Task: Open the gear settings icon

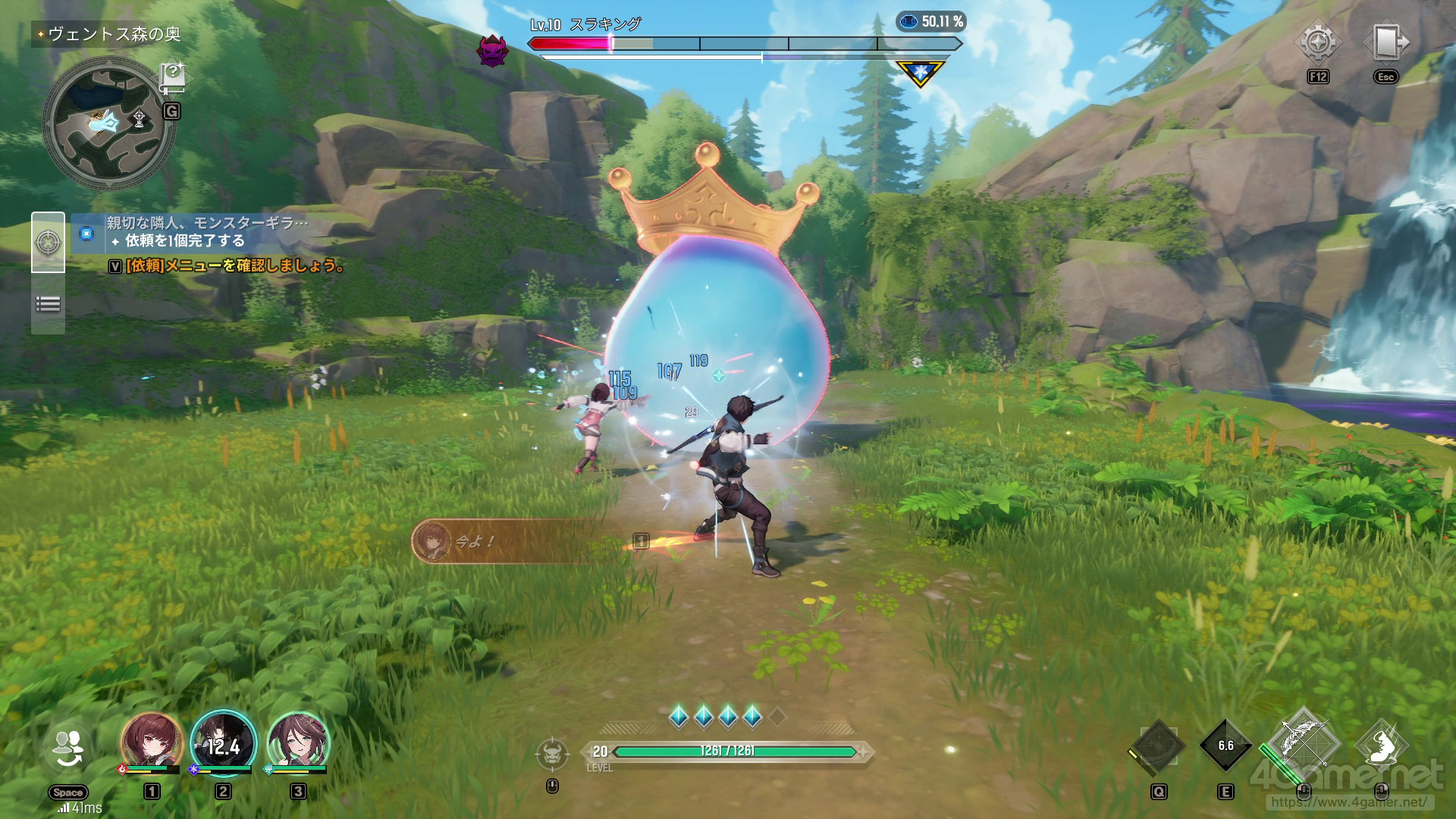Action: pyautogui.click(x=1318, y=42)
